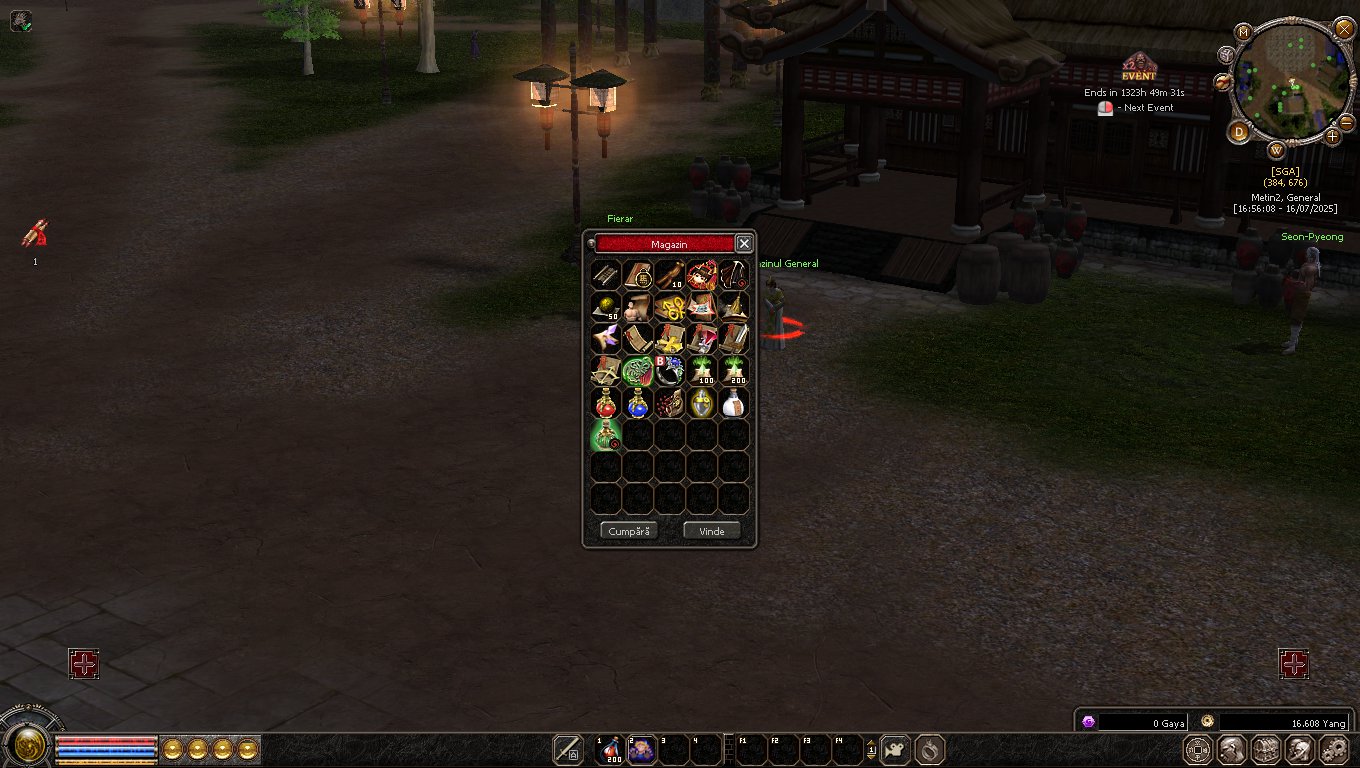
Task: Select the arrow bundle shop item
Action: pyautogui.click(x=606, y=274)
